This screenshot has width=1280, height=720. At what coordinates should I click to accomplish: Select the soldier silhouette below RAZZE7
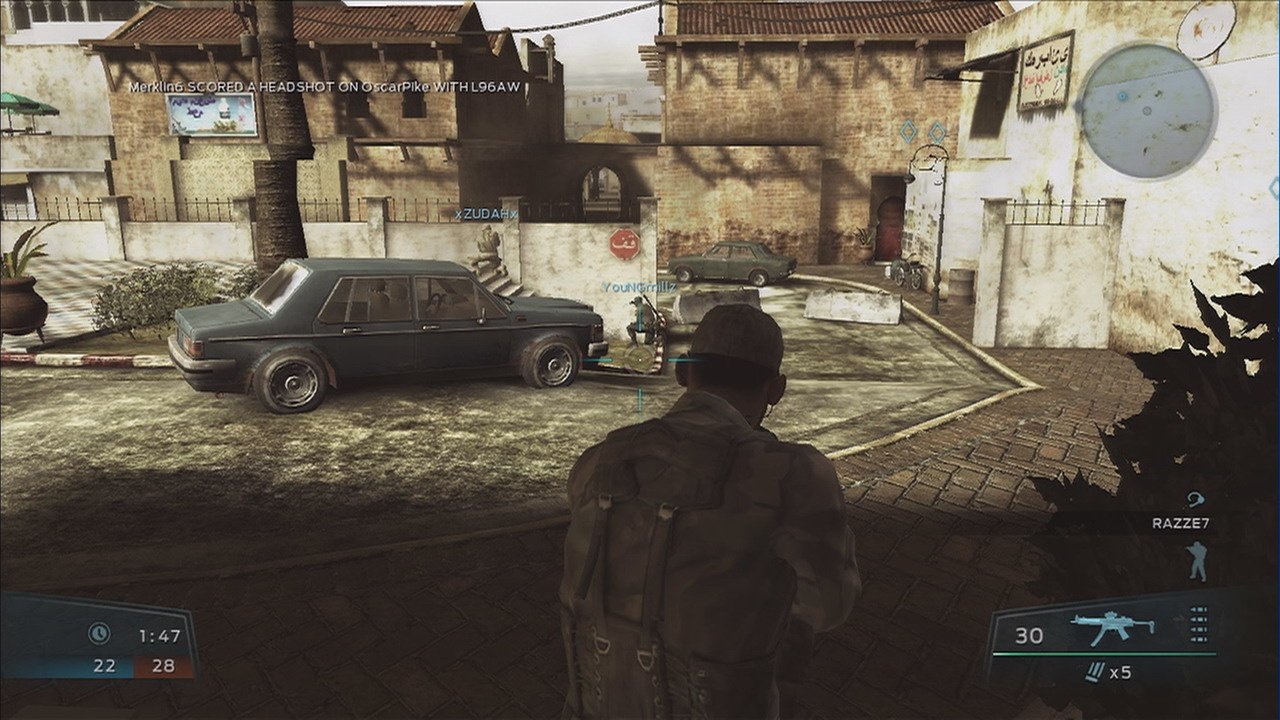pyautogui.click(x=1197, y=561)
